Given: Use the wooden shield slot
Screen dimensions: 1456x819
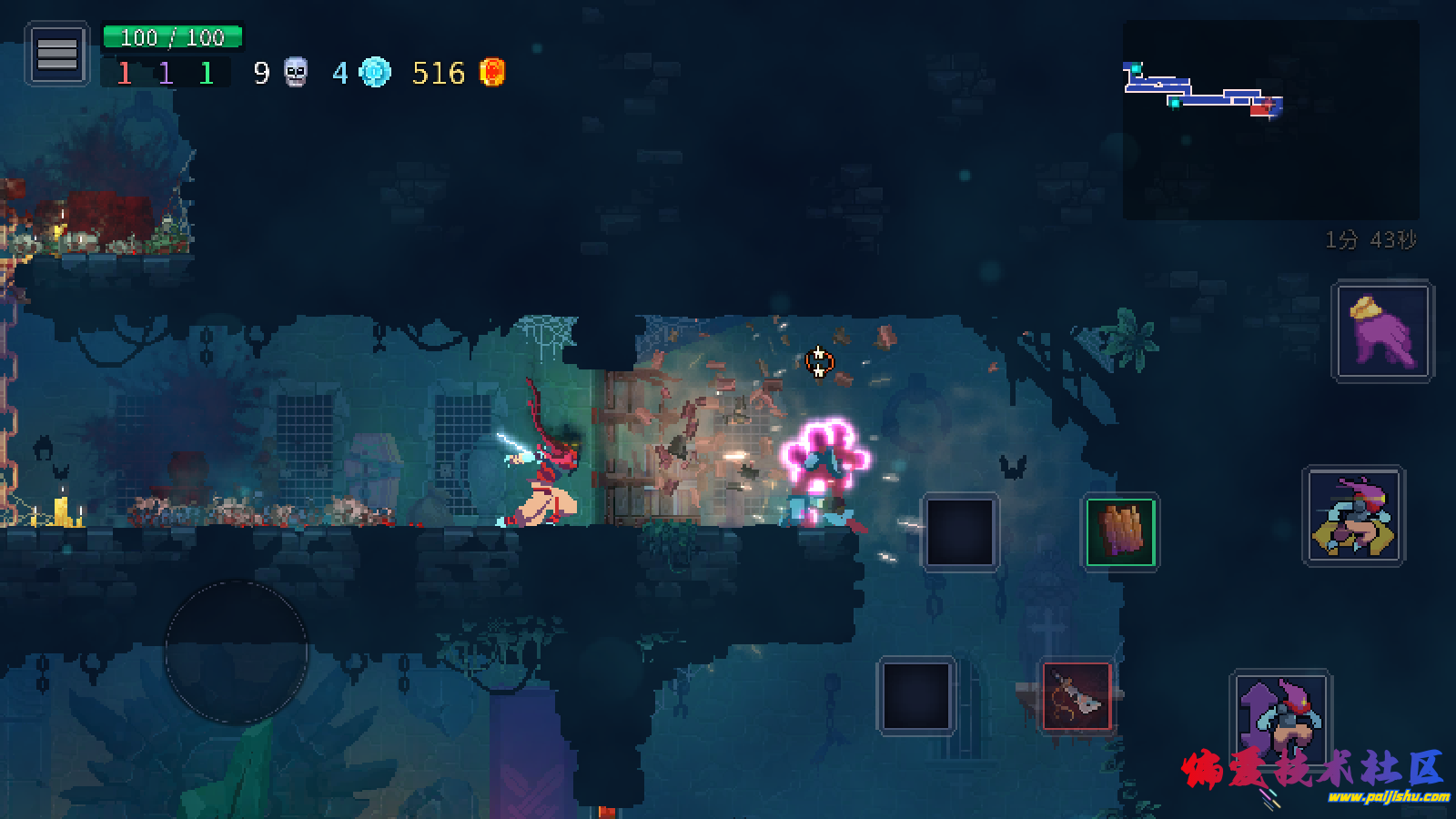Looking at the screenshot, I should point(1120,532).
